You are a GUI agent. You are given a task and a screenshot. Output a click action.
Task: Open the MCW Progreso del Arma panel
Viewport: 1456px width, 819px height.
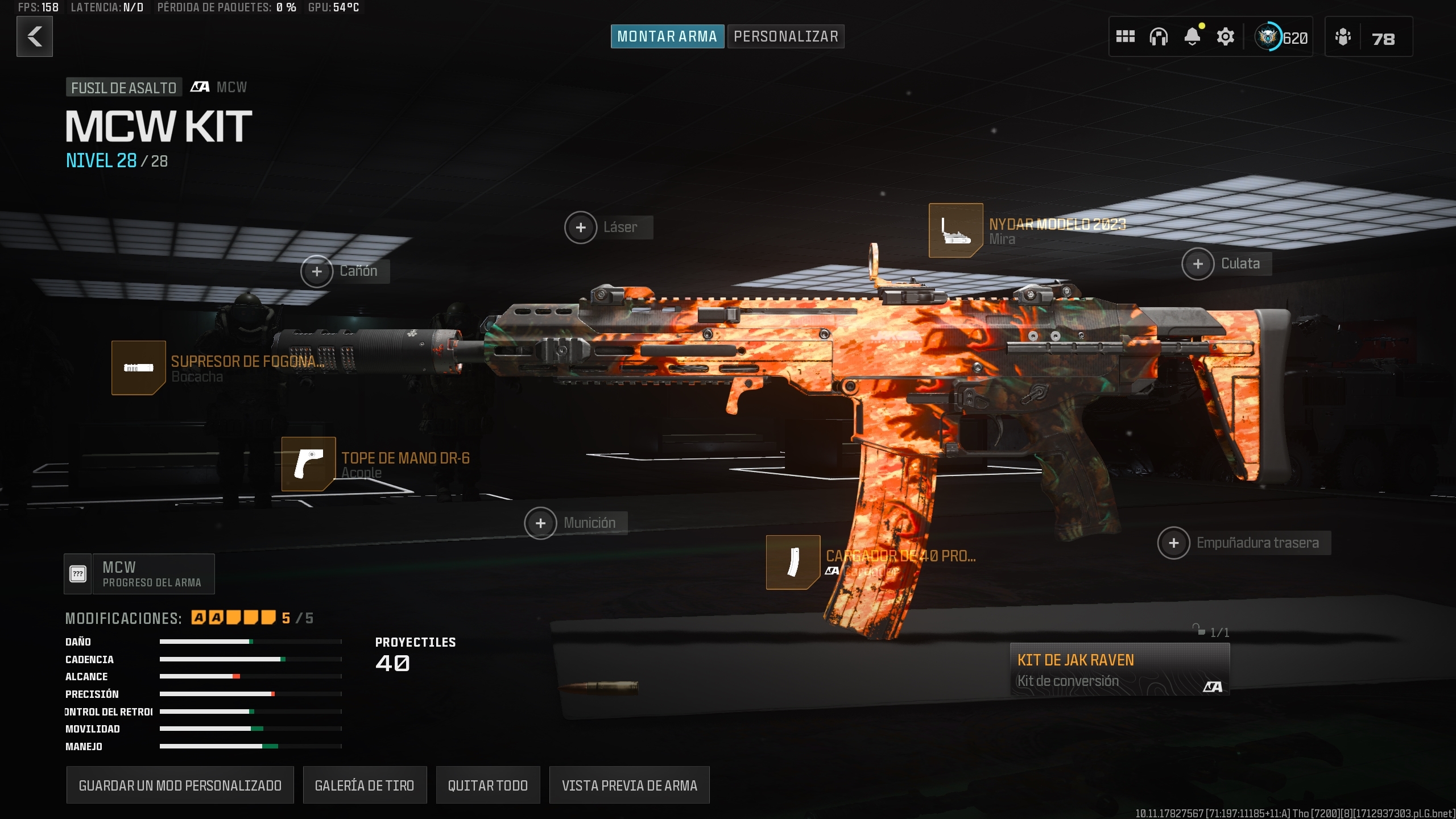[x=139, y=573]
